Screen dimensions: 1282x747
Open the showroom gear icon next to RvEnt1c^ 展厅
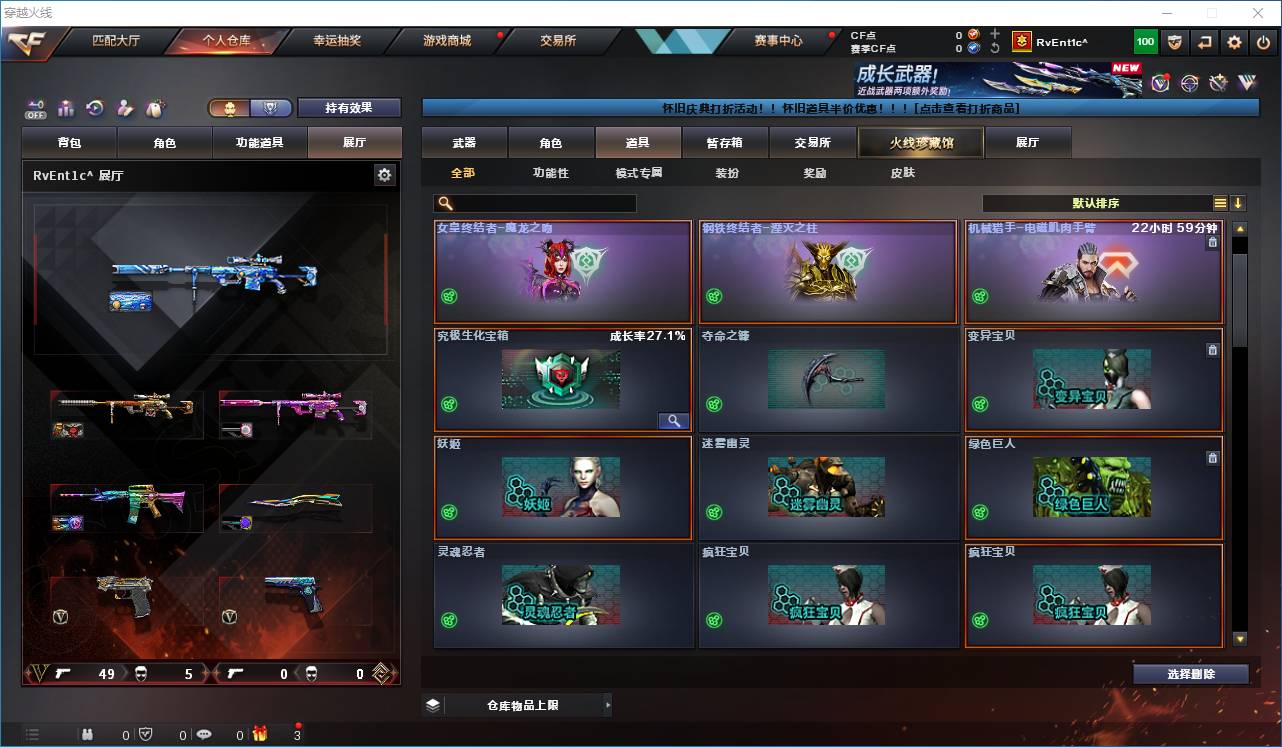pyautogui.click(x=385, y=174)
